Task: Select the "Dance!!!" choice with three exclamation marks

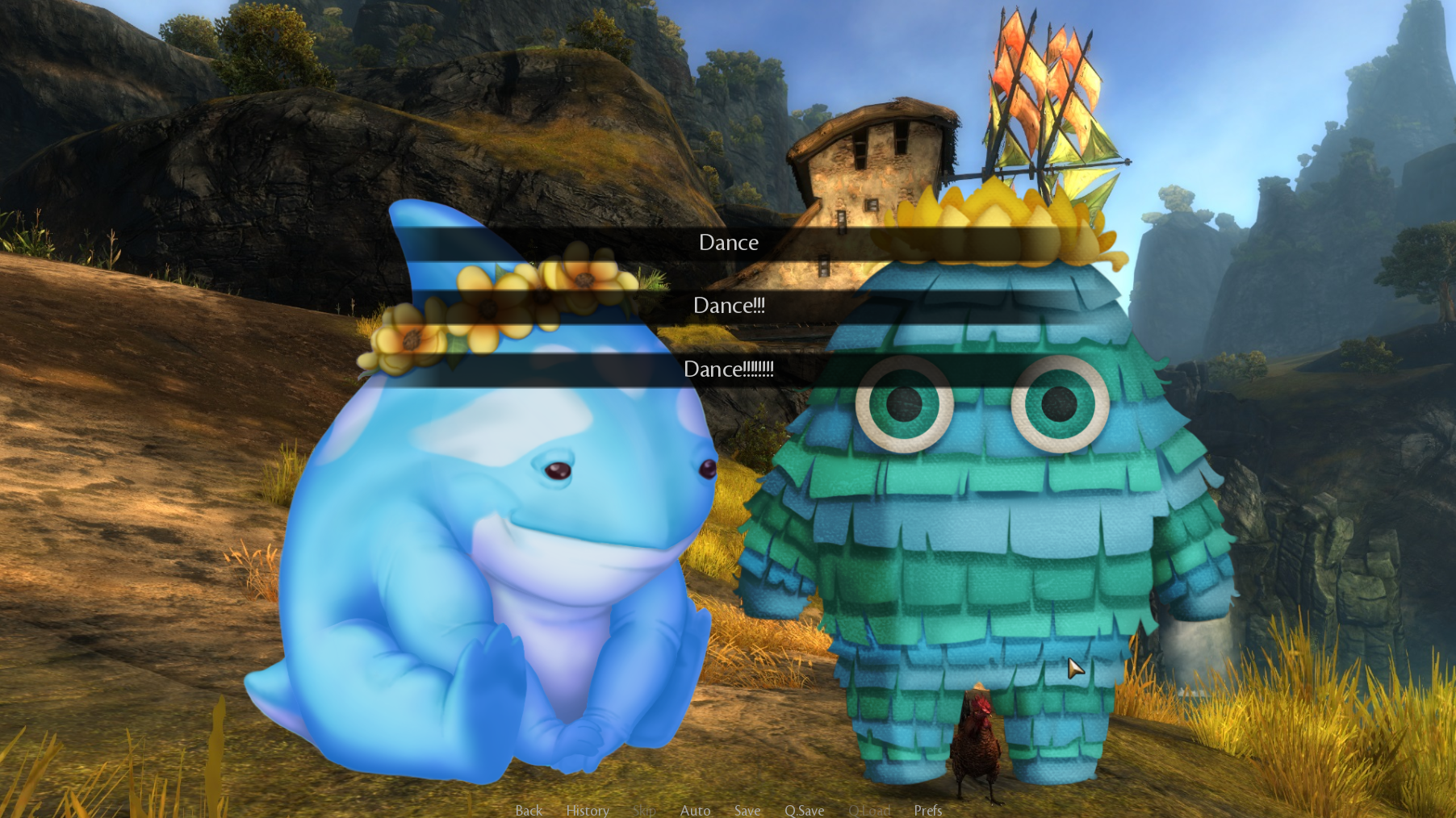Action: (728, 306)
